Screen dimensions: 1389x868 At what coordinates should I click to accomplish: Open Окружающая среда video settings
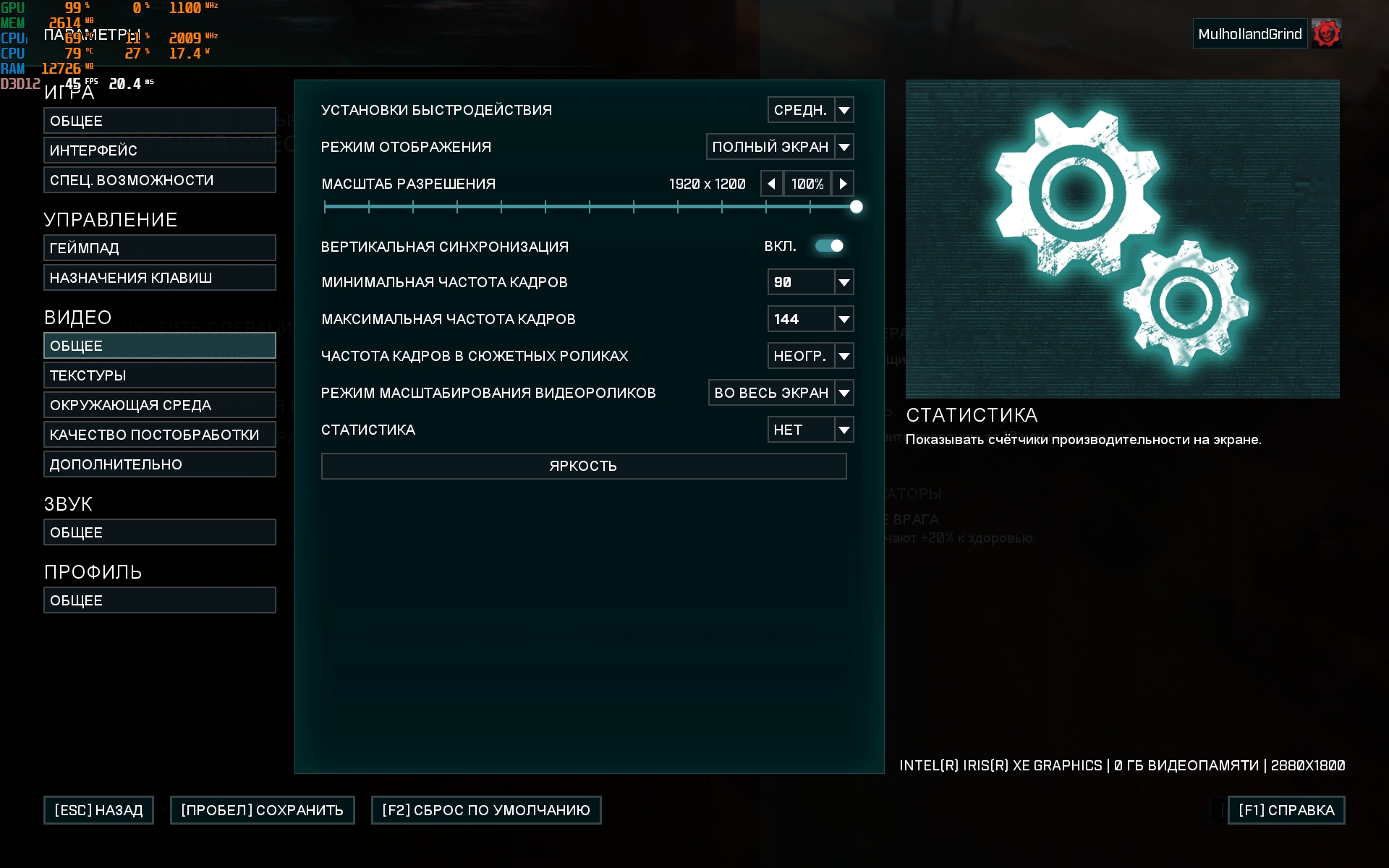[159, 405]
